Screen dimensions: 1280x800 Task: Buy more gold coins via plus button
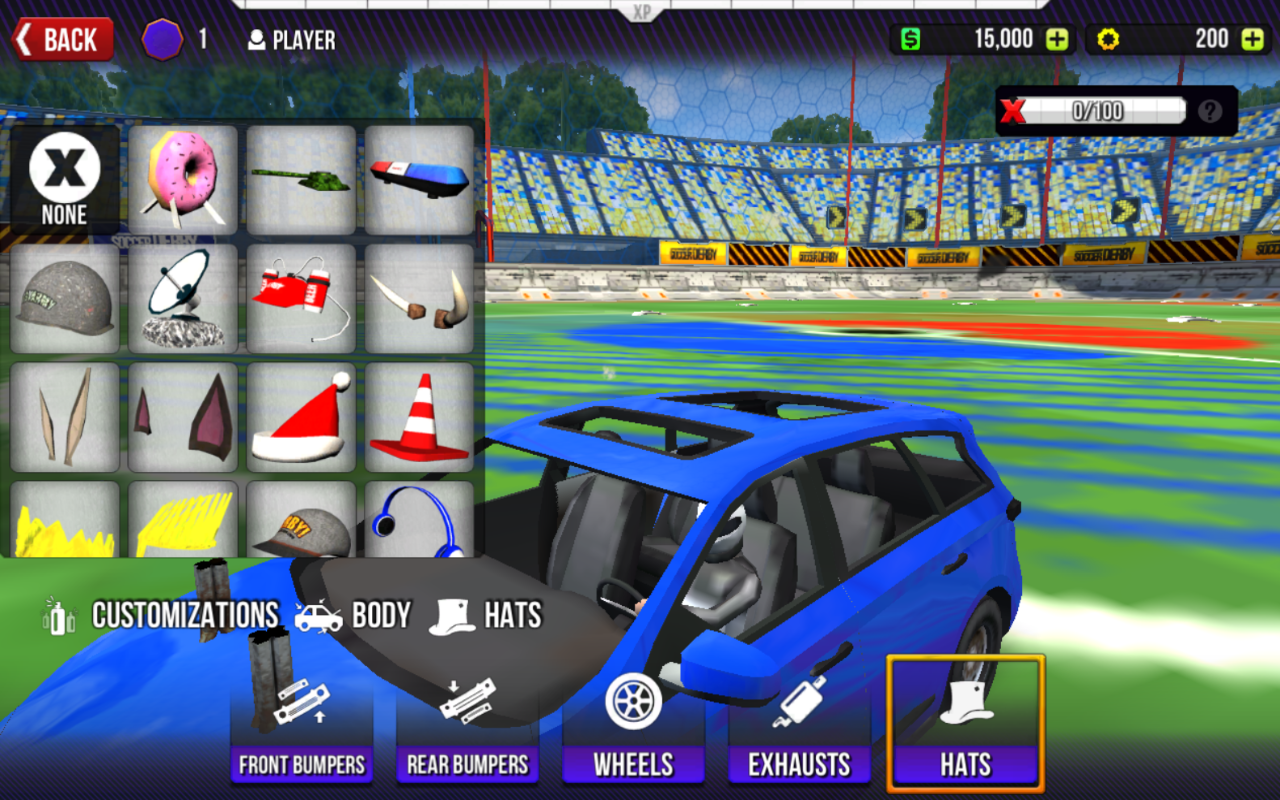click(1252, 40)
